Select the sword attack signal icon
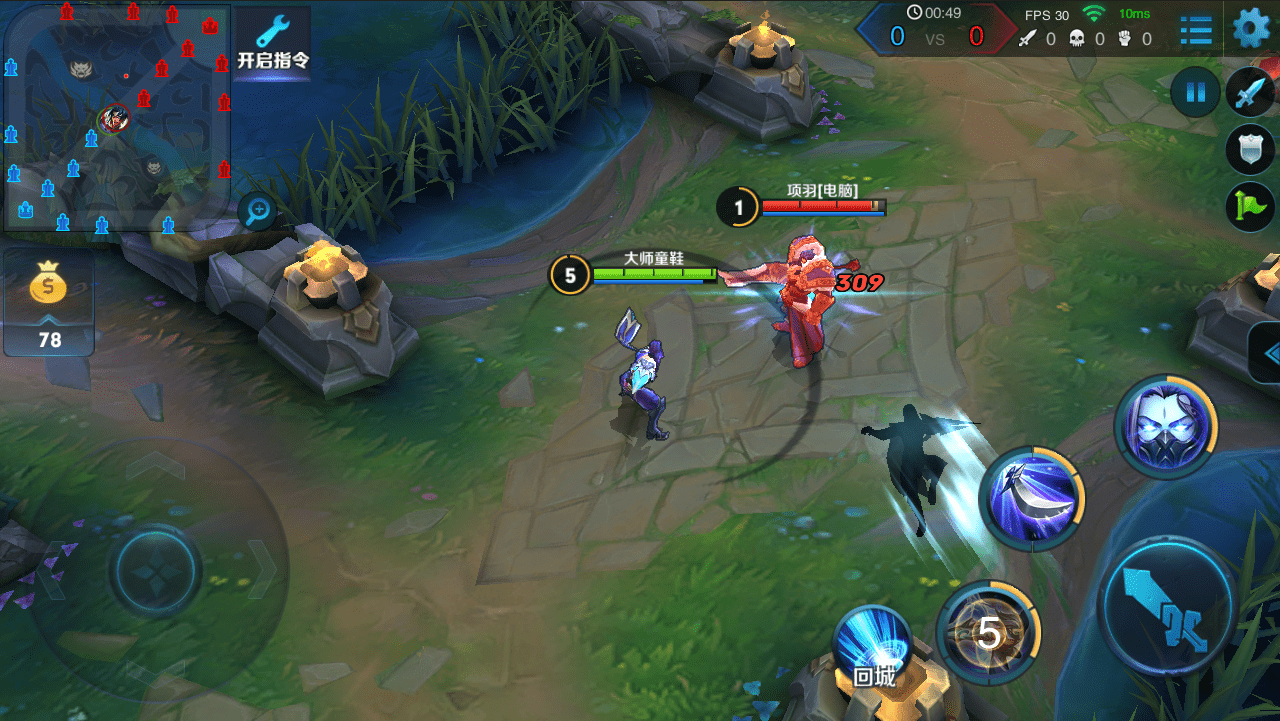 coord(1250,93)
